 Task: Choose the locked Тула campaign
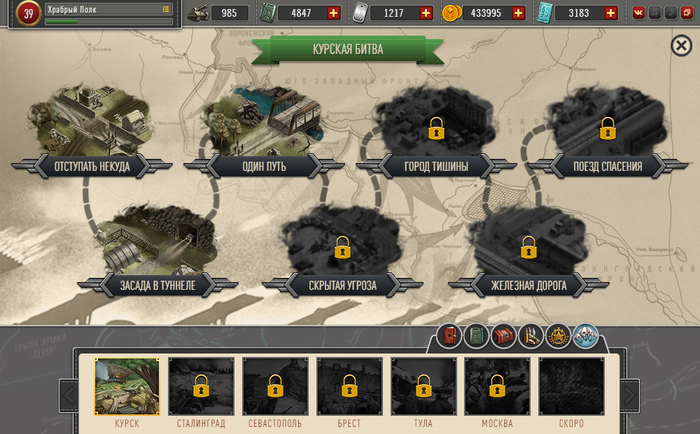[422, 386]
